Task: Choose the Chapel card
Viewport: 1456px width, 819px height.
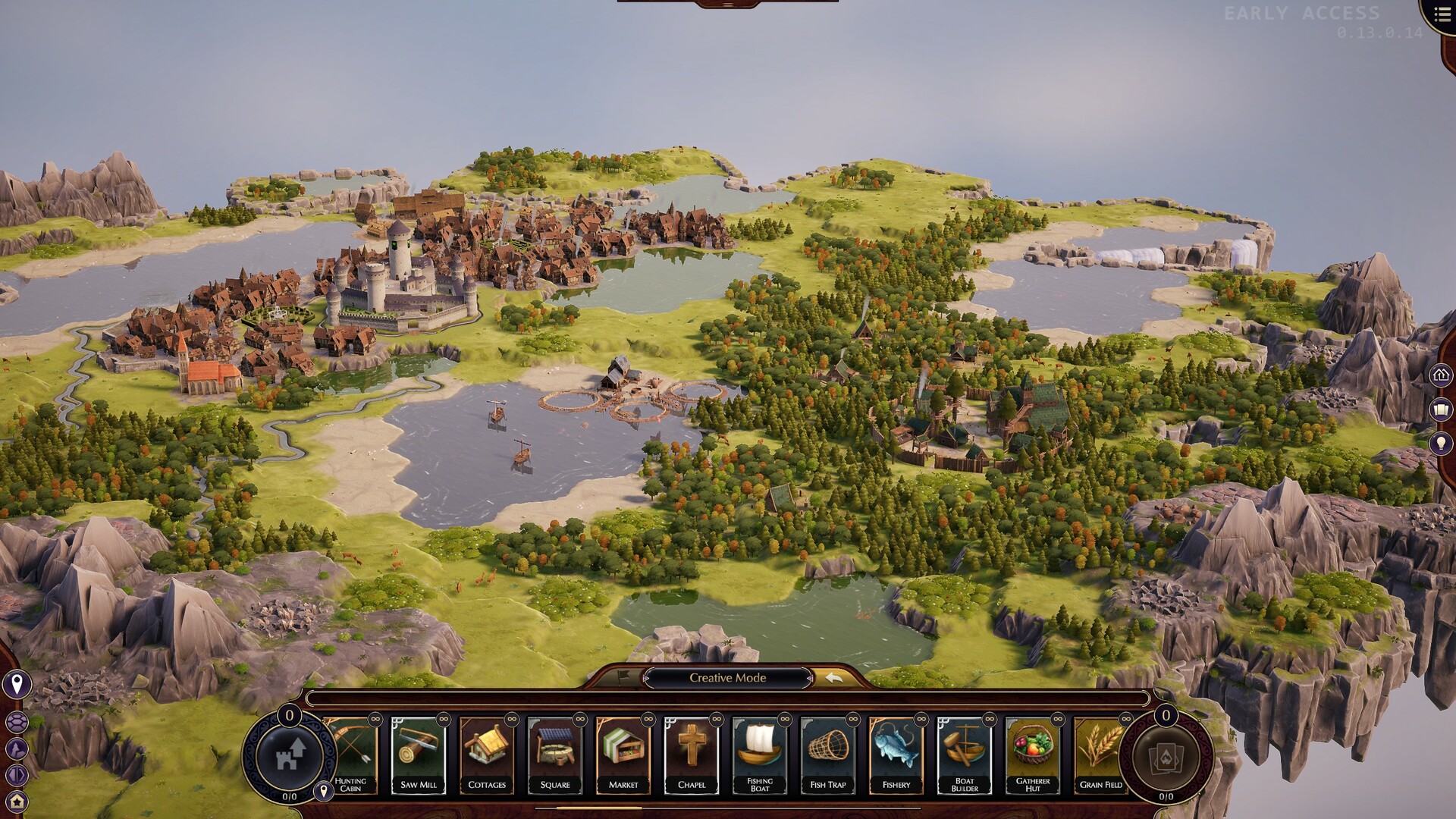Action: point(692,755)
